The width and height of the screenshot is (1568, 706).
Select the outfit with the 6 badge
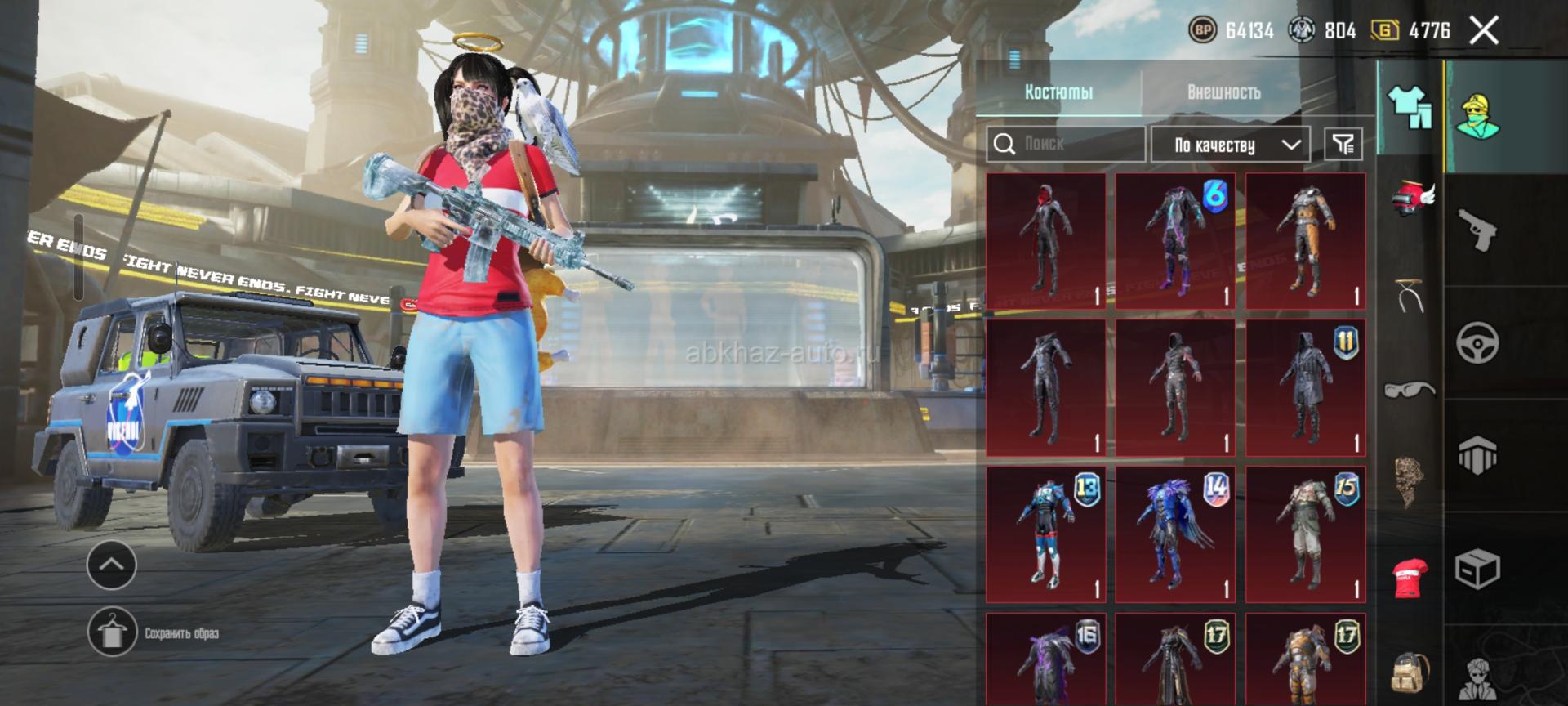pyautogui.click(x=1175, y=240)
